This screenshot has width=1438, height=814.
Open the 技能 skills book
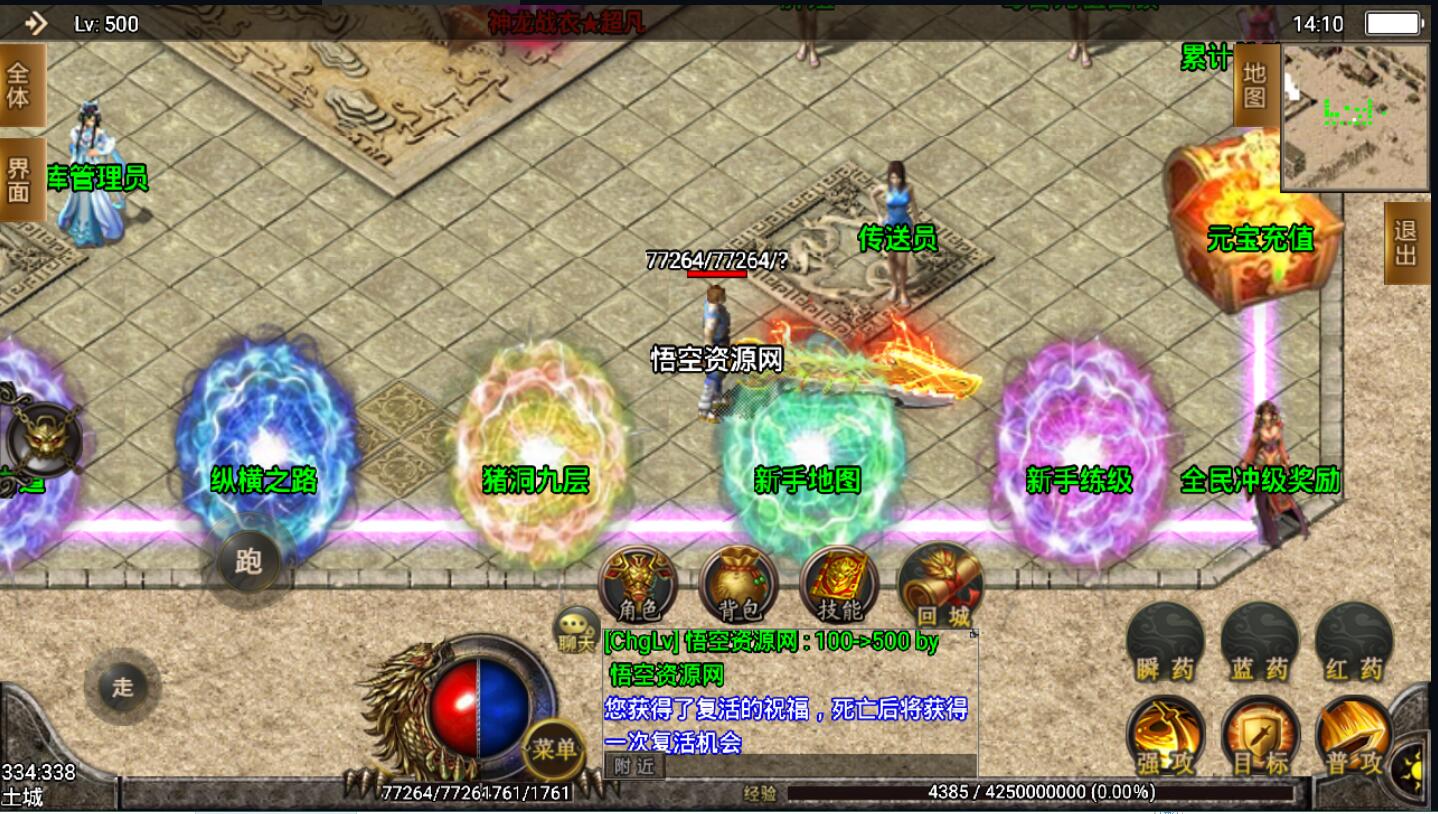839,585
